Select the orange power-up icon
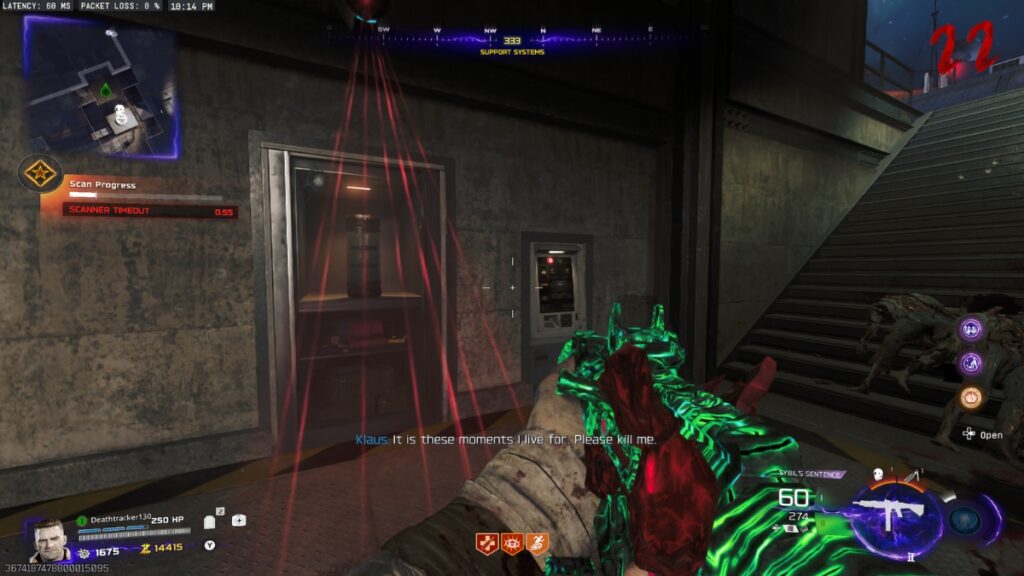This screenshot has height=576, width=1024. 970,397
